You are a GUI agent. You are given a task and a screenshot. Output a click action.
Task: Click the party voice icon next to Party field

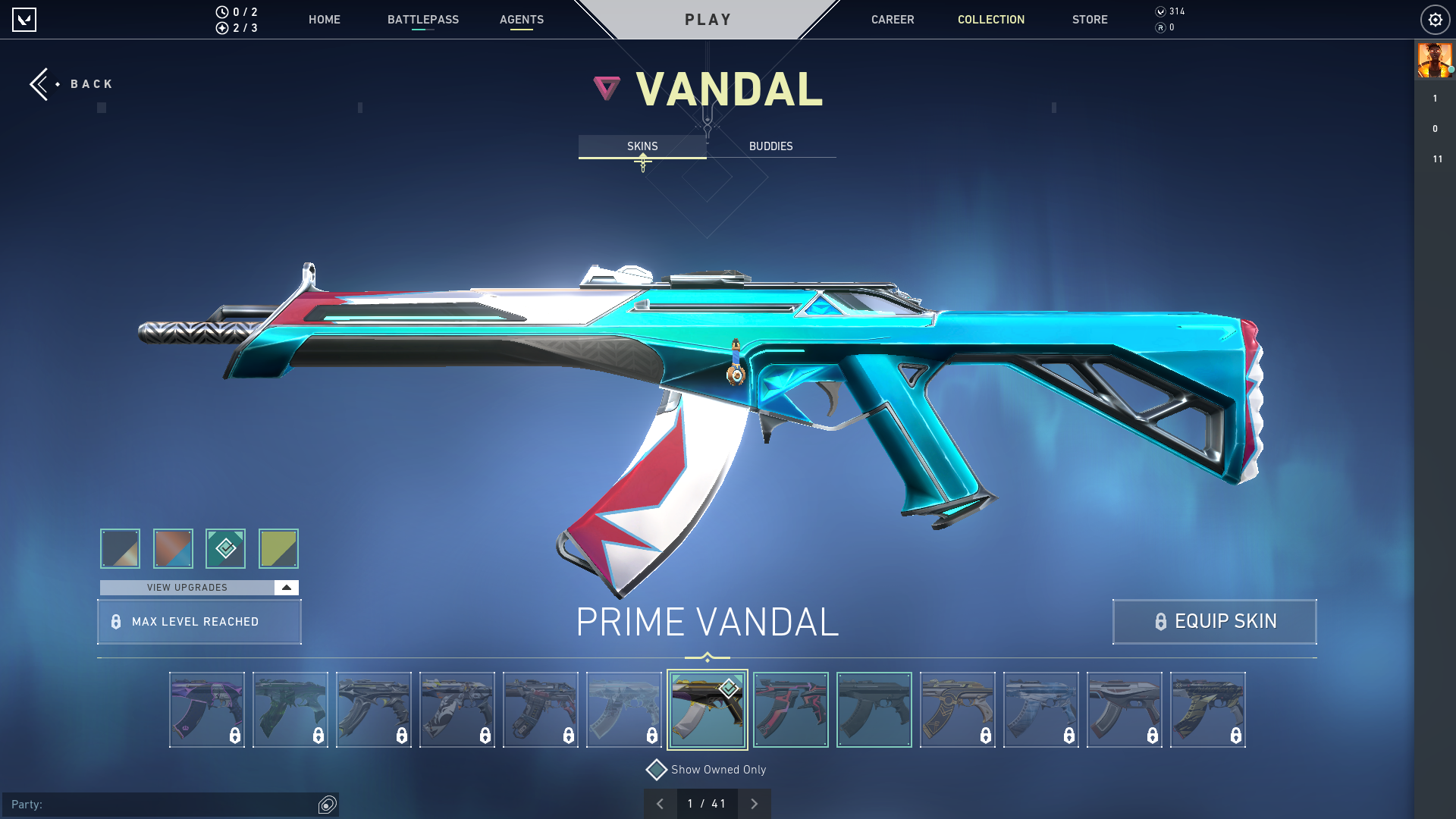328,804
